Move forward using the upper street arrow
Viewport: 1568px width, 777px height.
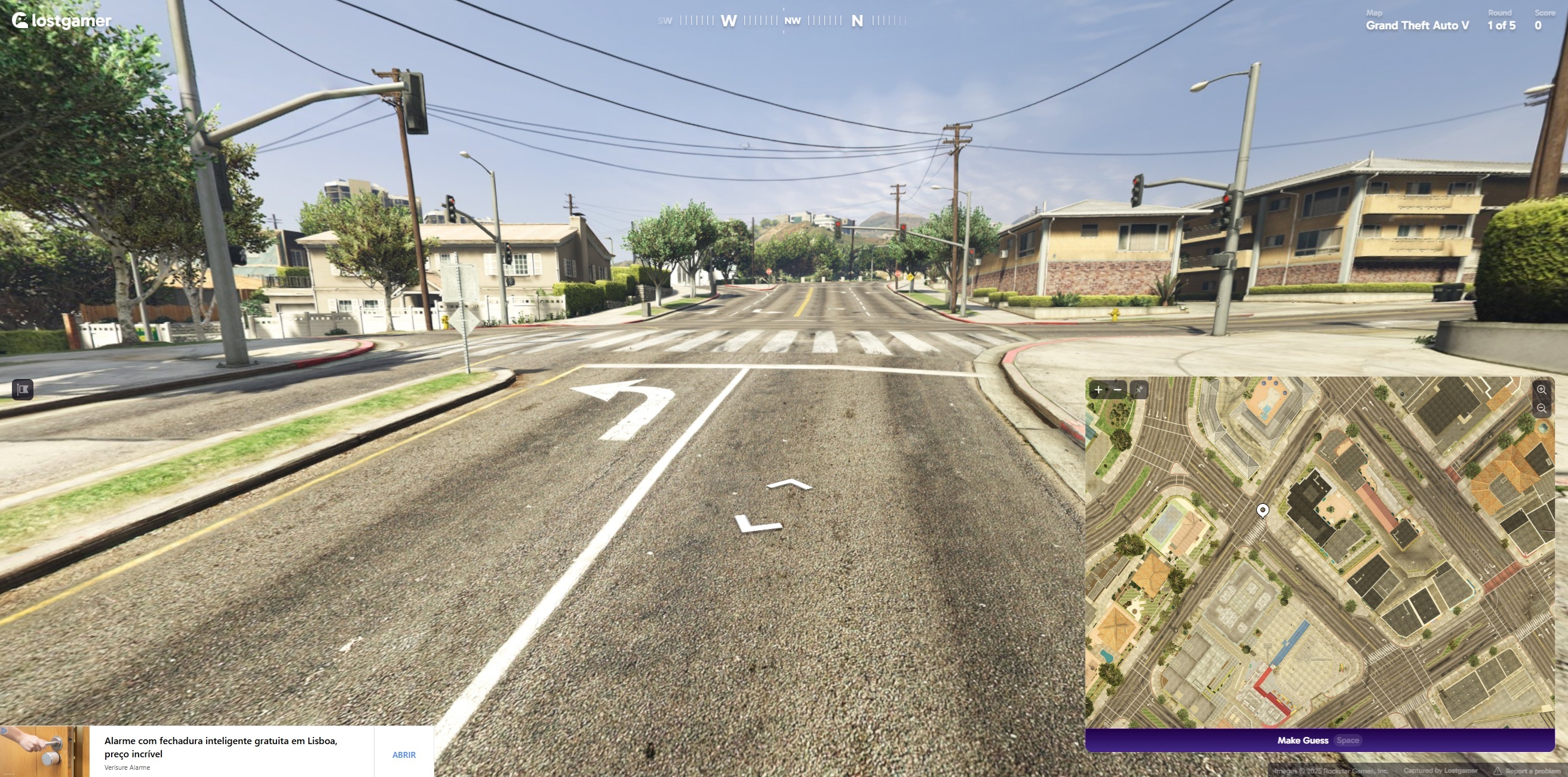click(790, 484)
